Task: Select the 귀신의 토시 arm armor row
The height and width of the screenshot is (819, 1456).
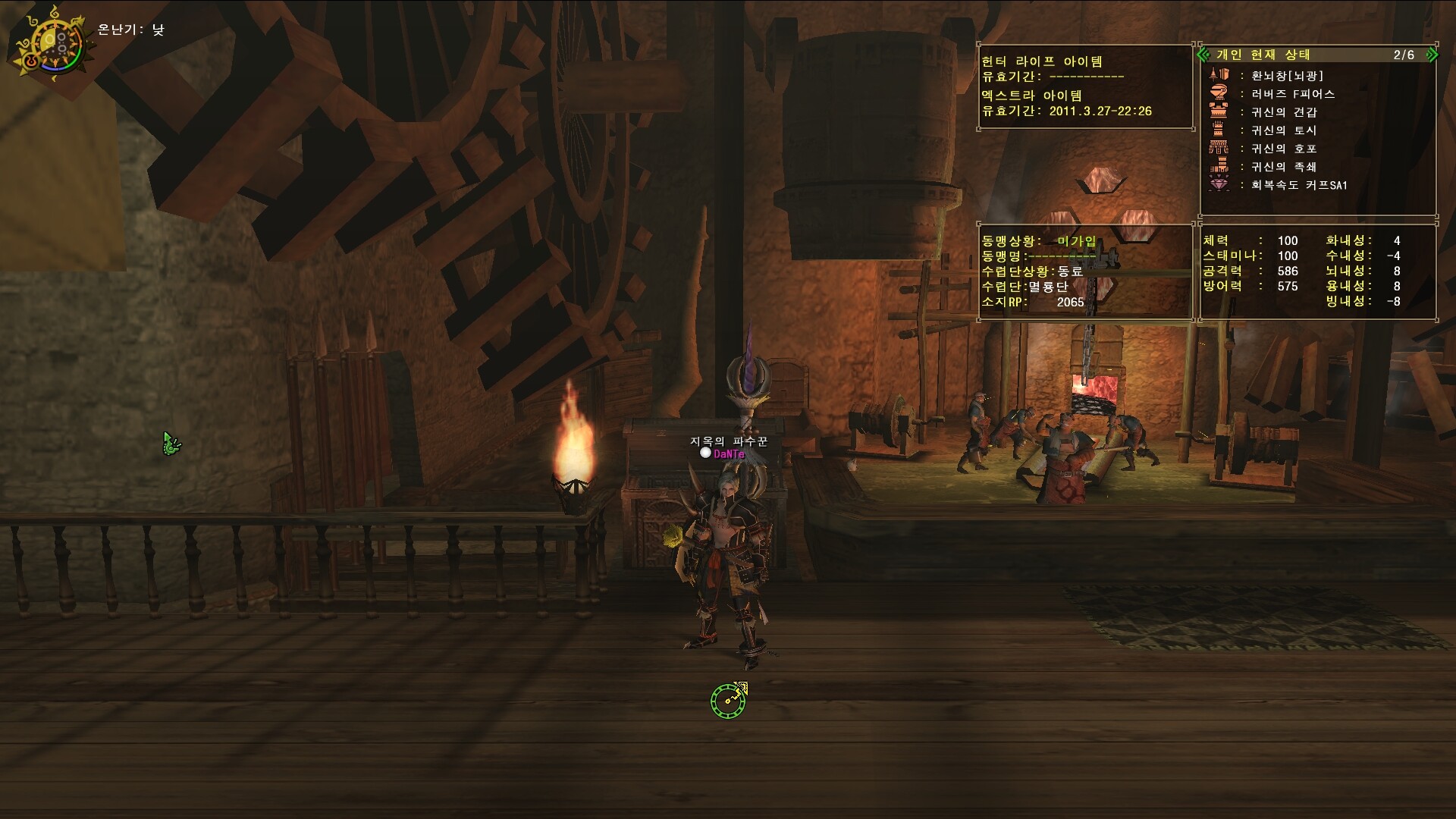Action: tap(1283, 130)
